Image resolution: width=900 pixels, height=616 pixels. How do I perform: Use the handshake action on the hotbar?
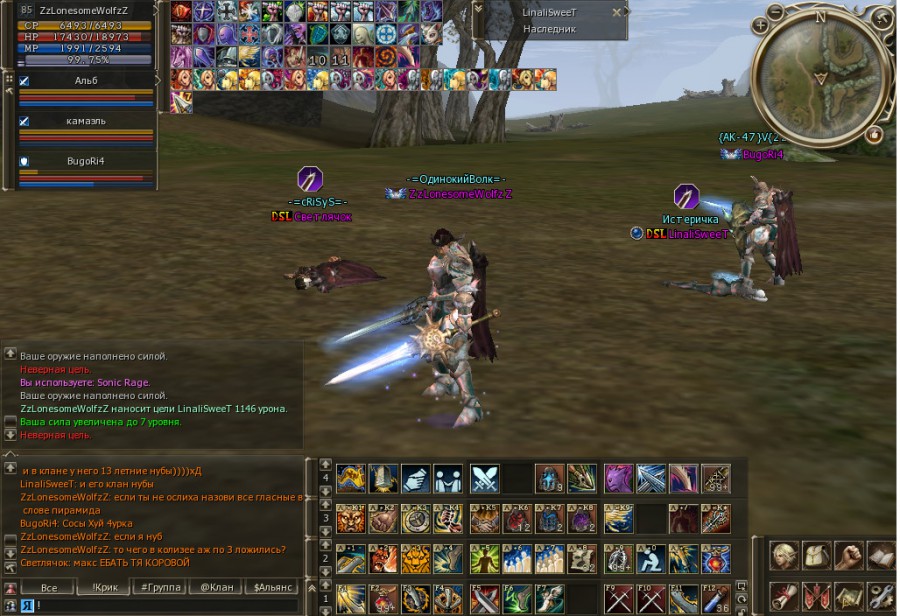pyautogui.click(x=415, y=478)
